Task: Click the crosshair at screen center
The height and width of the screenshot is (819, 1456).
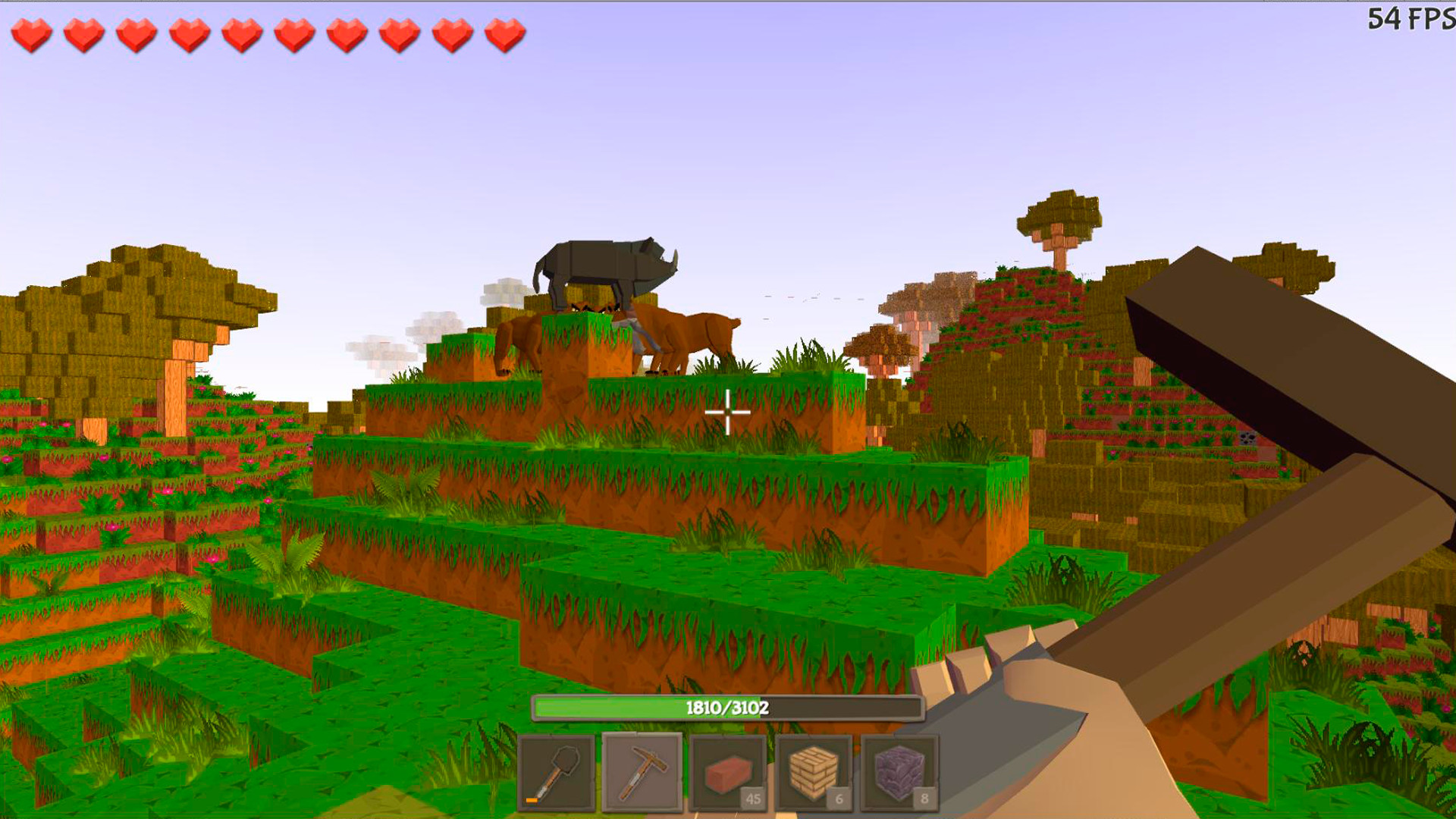Action: [727, 411]
